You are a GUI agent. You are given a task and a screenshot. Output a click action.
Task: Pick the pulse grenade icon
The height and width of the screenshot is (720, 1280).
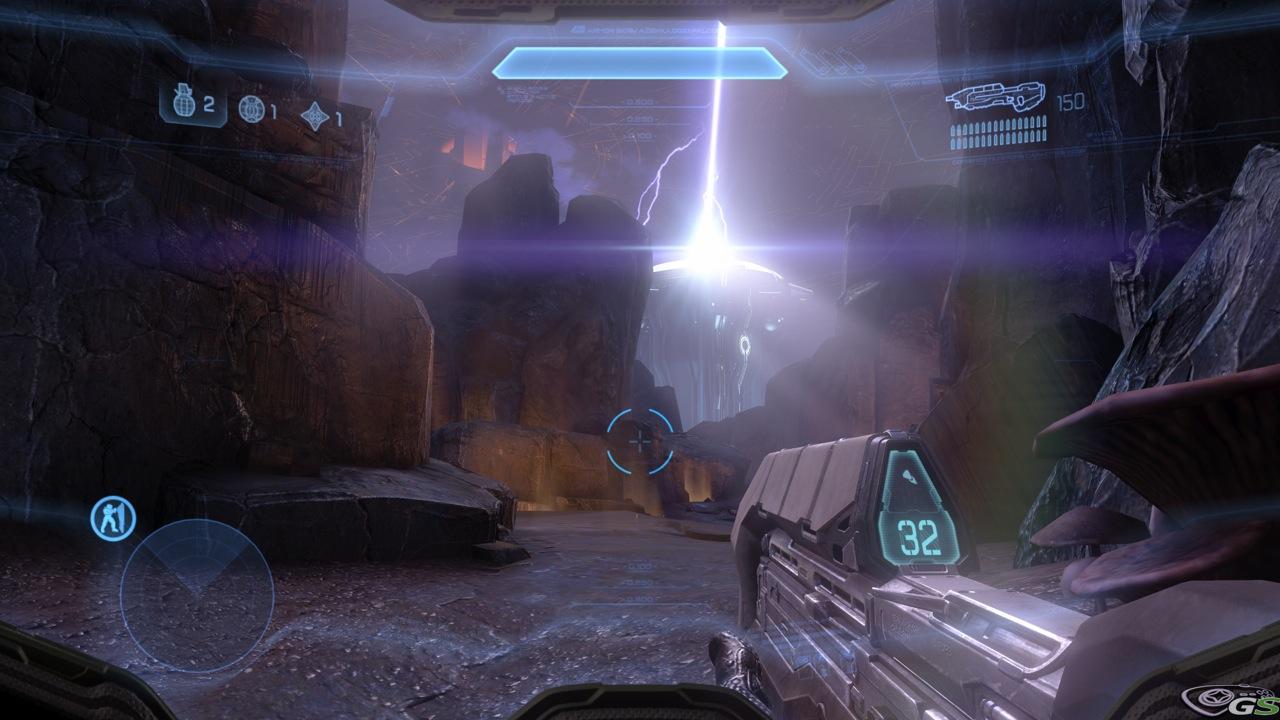click(315, 116)
